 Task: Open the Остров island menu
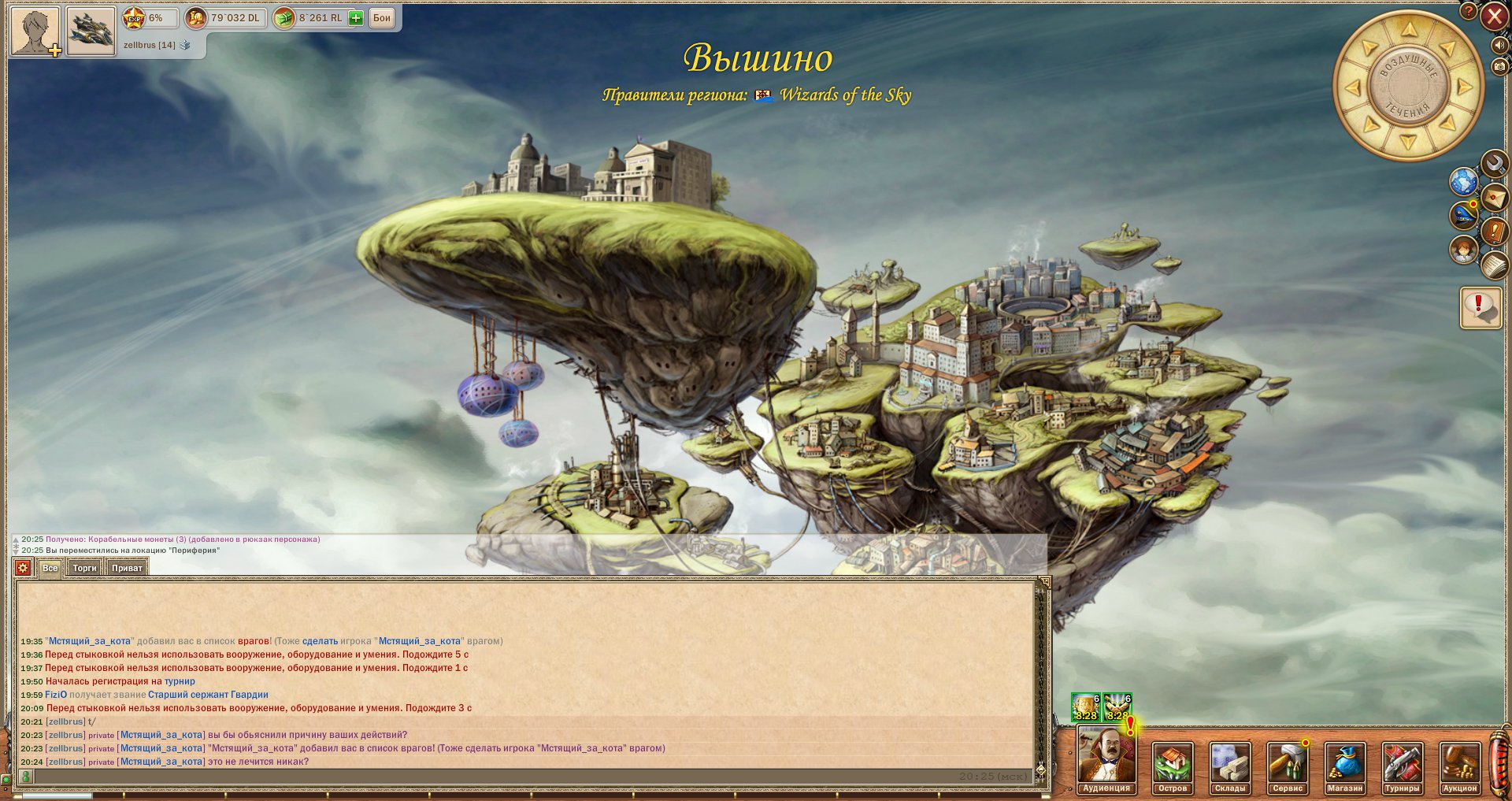[1172, 767]
